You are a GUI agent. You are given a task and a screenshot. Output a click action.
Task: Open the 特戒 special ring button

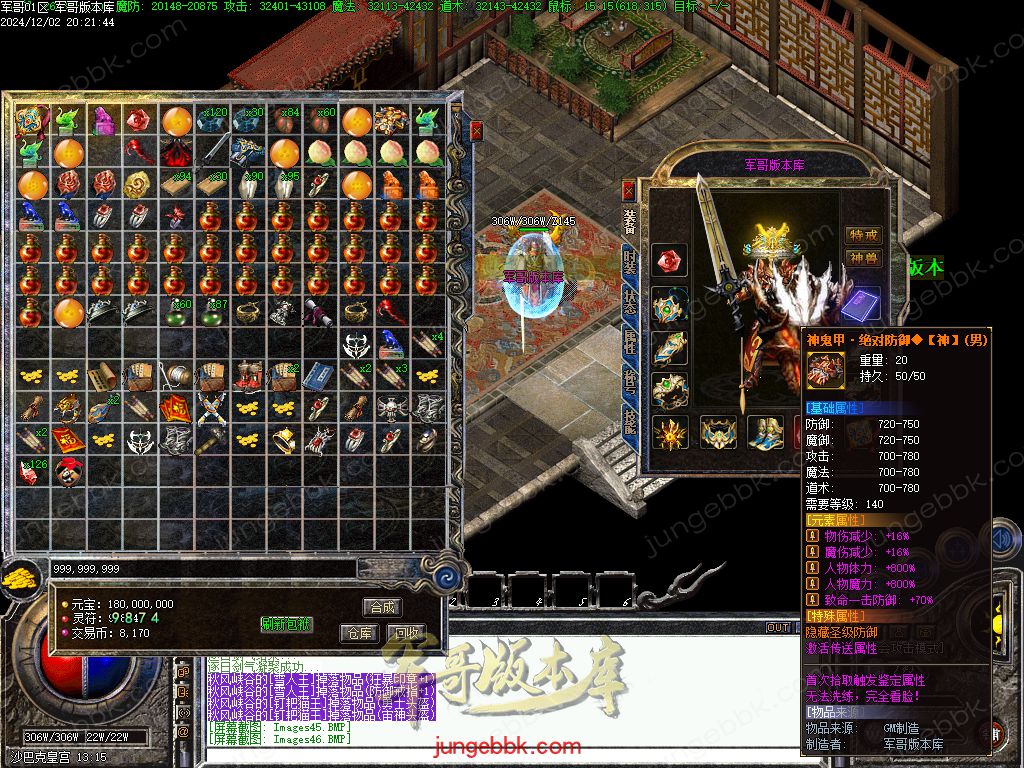pos(863,235)
